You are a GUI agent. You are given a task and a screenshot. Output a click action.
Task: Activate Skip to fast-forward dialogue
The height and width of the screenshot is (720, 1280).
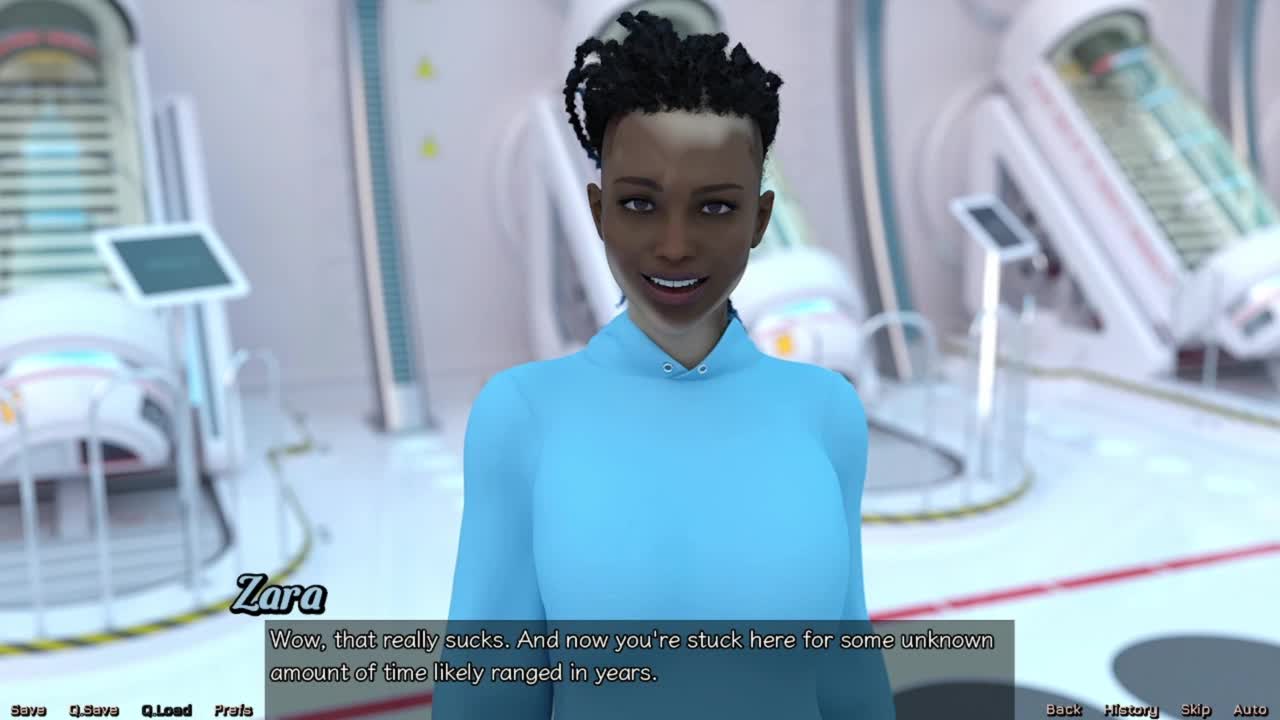pyautogui.click(x=1196, y=710)
